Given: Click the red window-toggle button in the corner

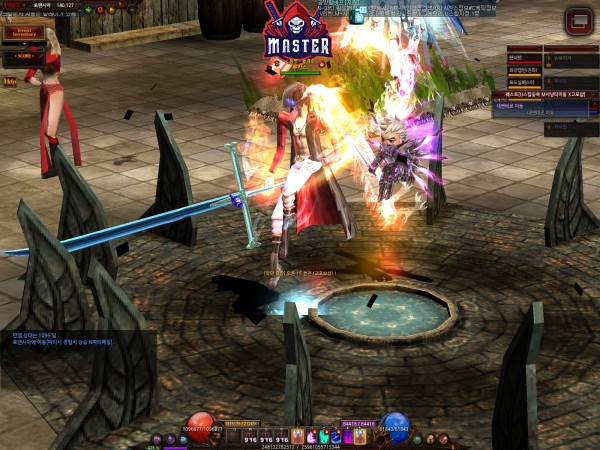Looking at the screenshot, I should pyautogui.click(x=577, y=20).
